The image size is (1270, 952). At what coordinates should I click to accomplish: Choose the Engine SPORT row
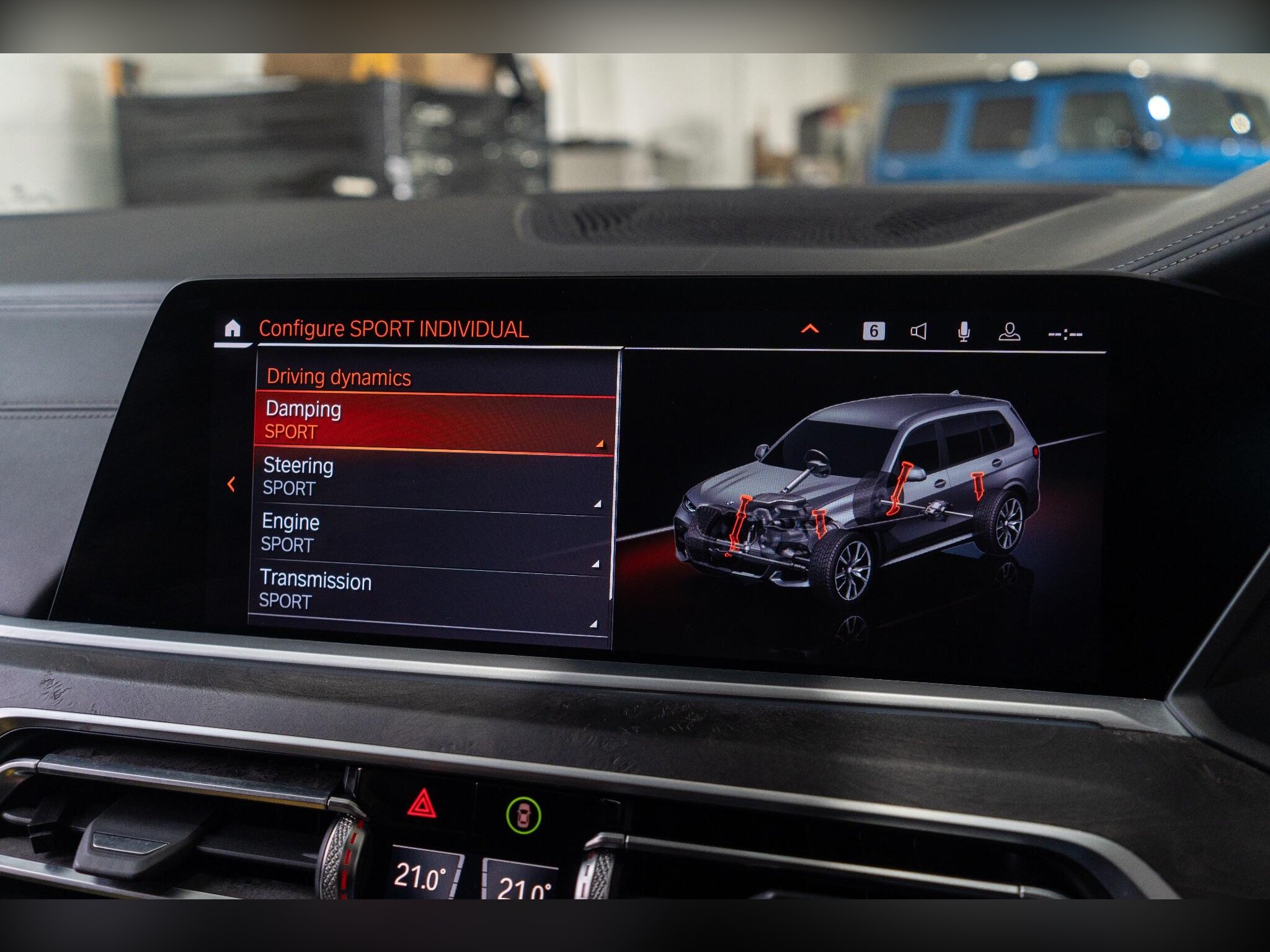430,534
